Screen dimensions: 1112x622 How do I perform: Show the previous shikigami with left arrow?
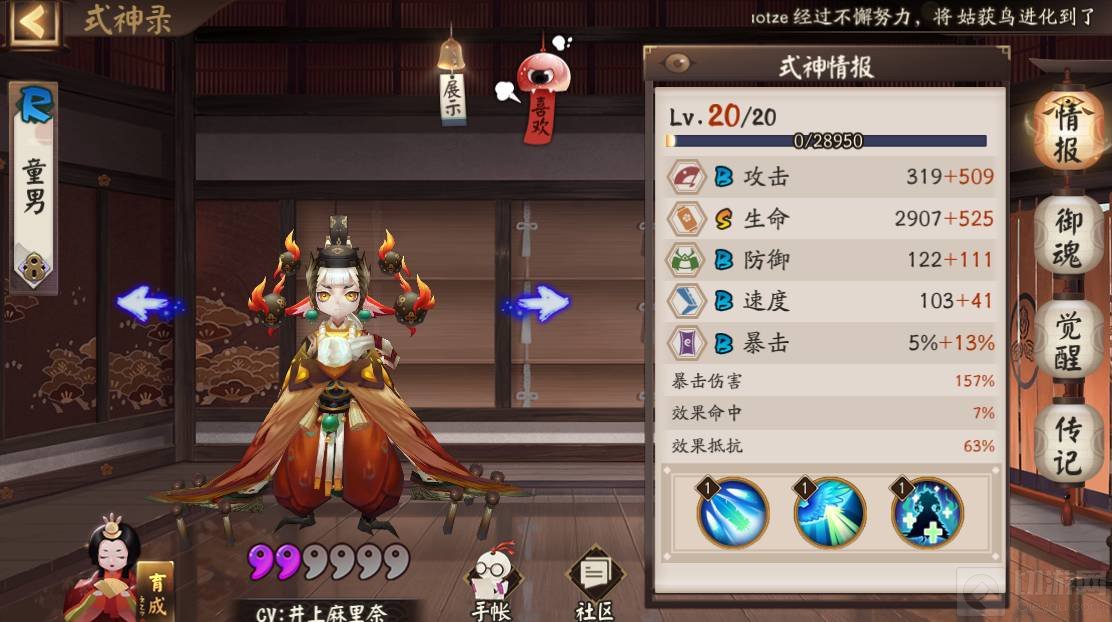(x=147, y=303)
